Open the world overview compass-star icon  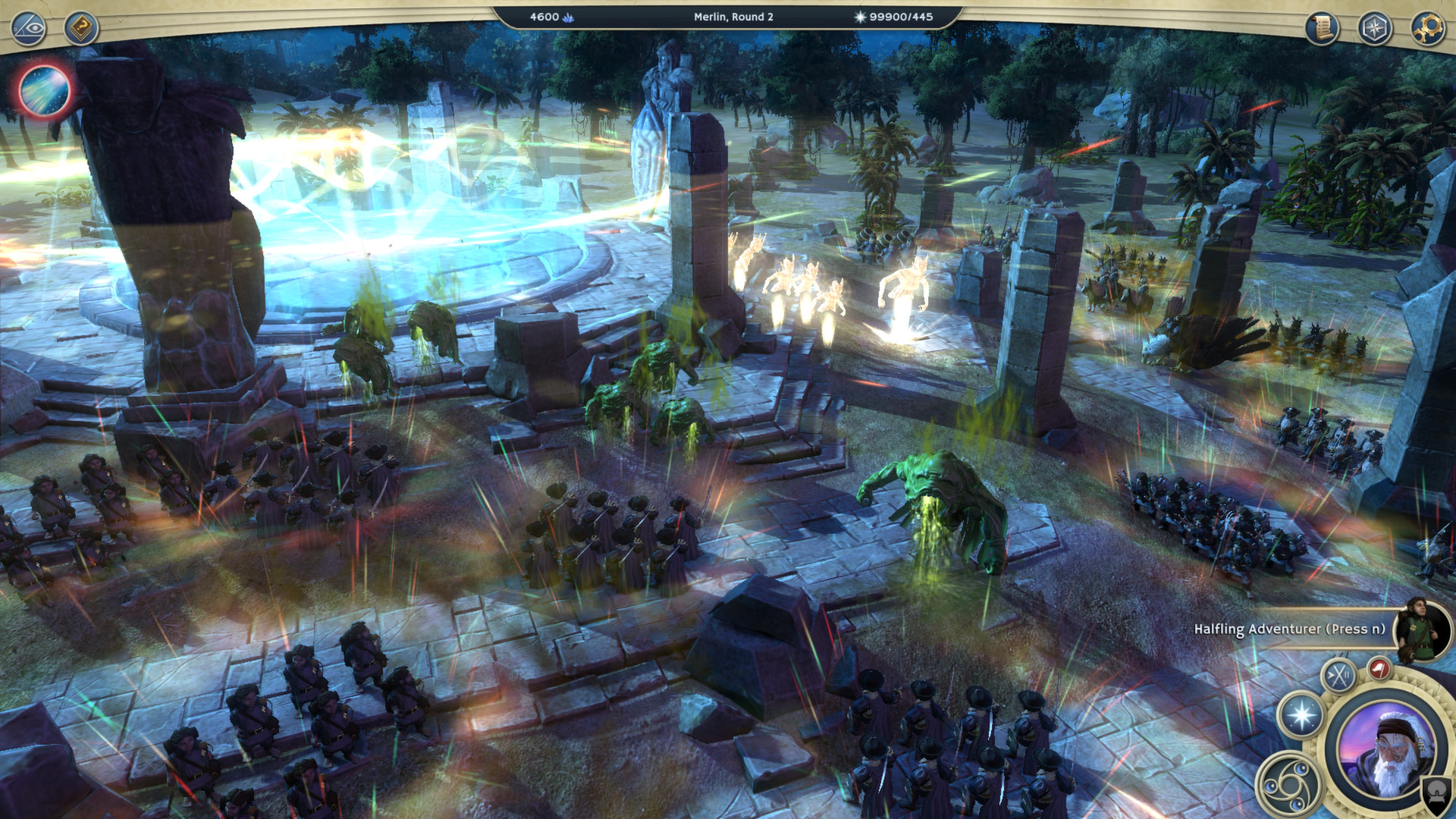[x=1373, y=25]
